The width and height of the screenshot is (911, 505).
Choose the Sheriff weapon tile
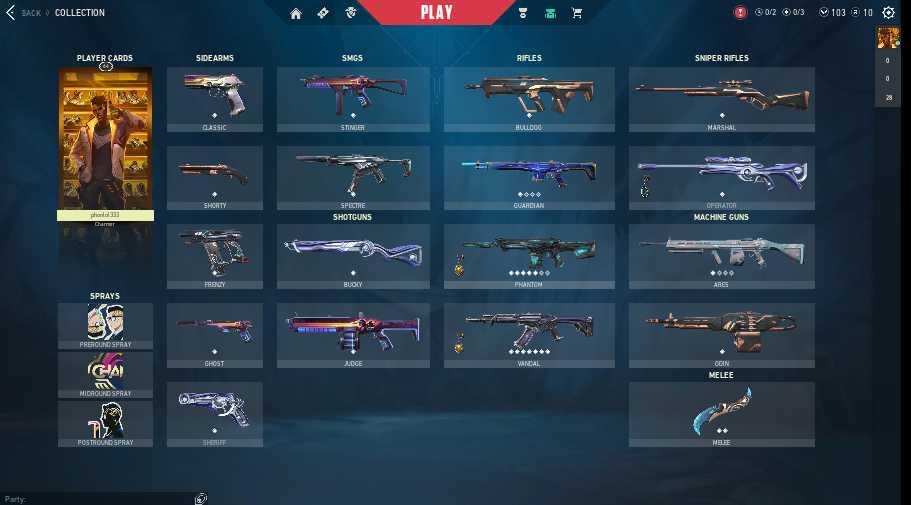coord(214,414)
